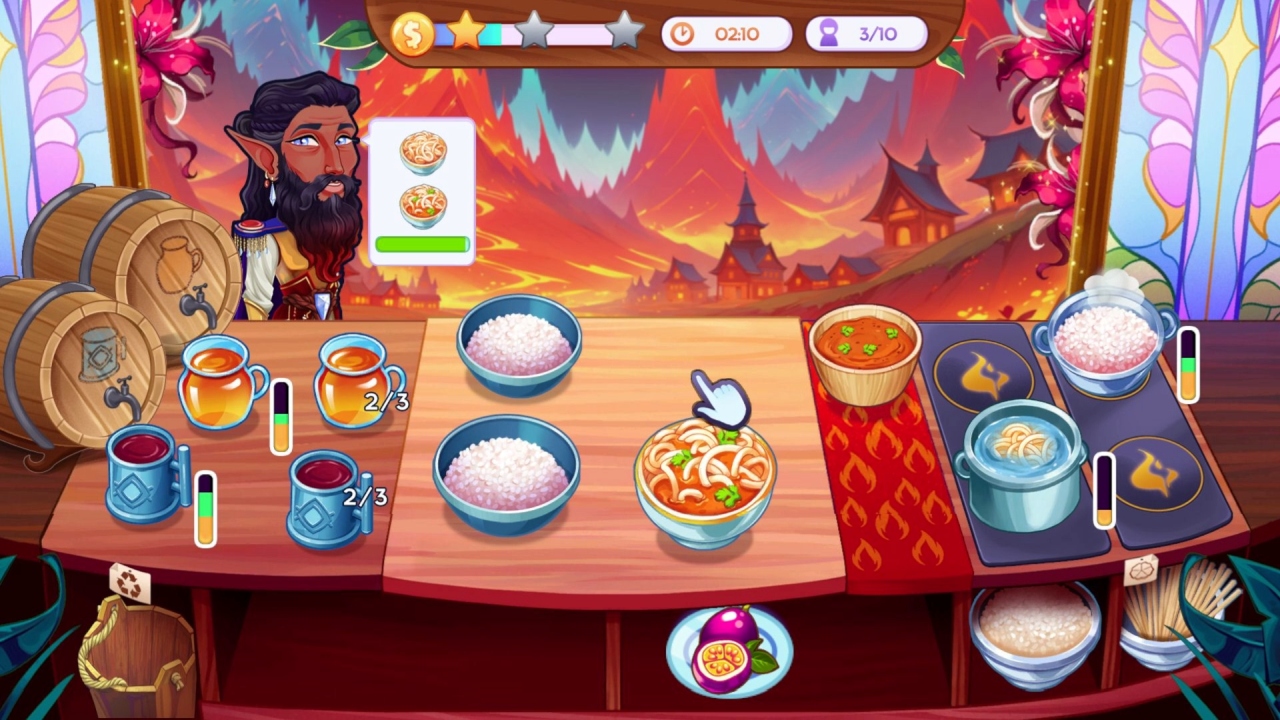Select the timer icon showing 02:10
This screenshot has height=720, width=1280.
[684, 33]
